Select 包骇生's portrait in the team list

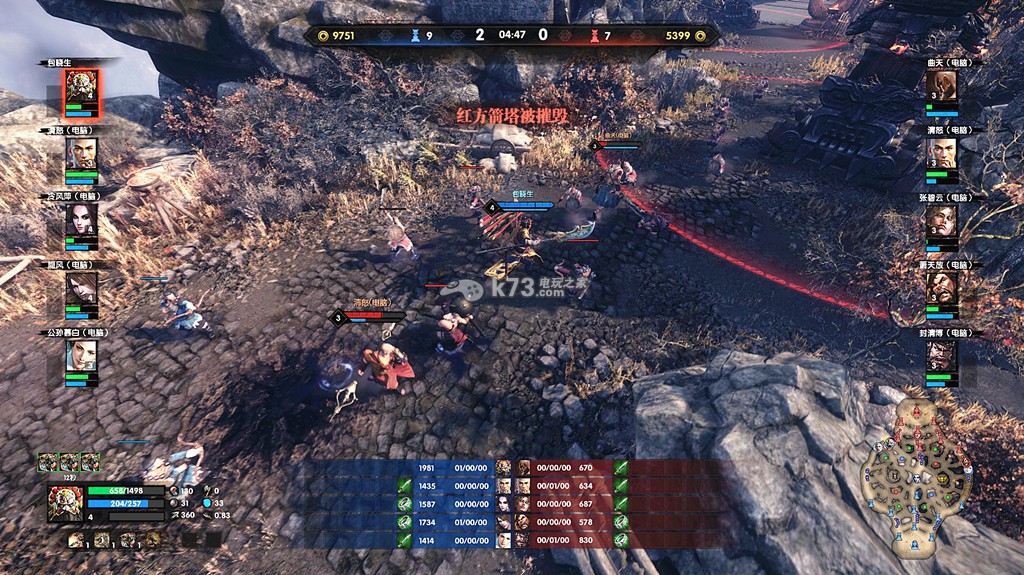pyautogui.click(x=81, y=87)
